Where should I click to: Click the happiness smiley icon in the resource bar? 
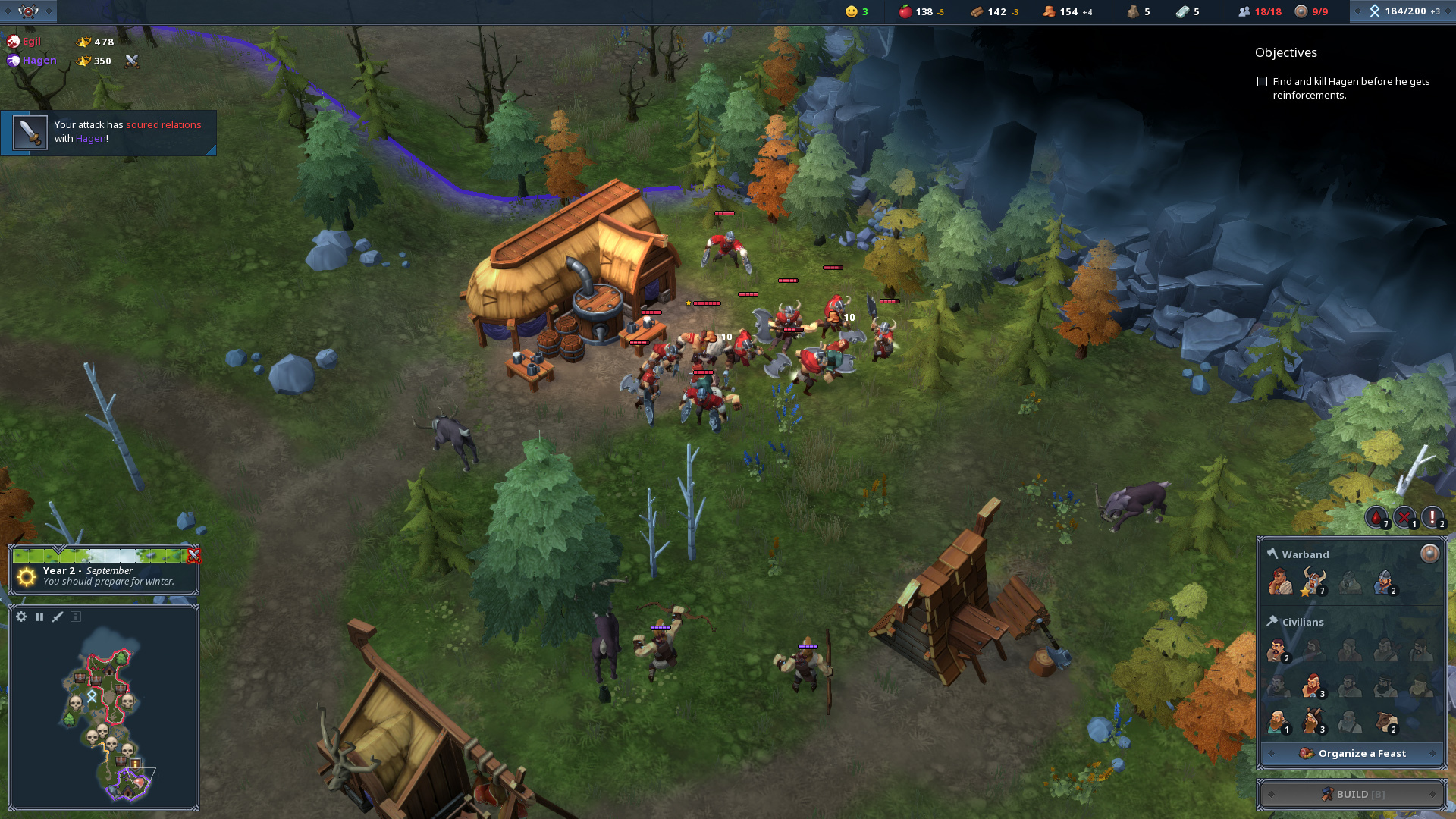coord(851,11)
